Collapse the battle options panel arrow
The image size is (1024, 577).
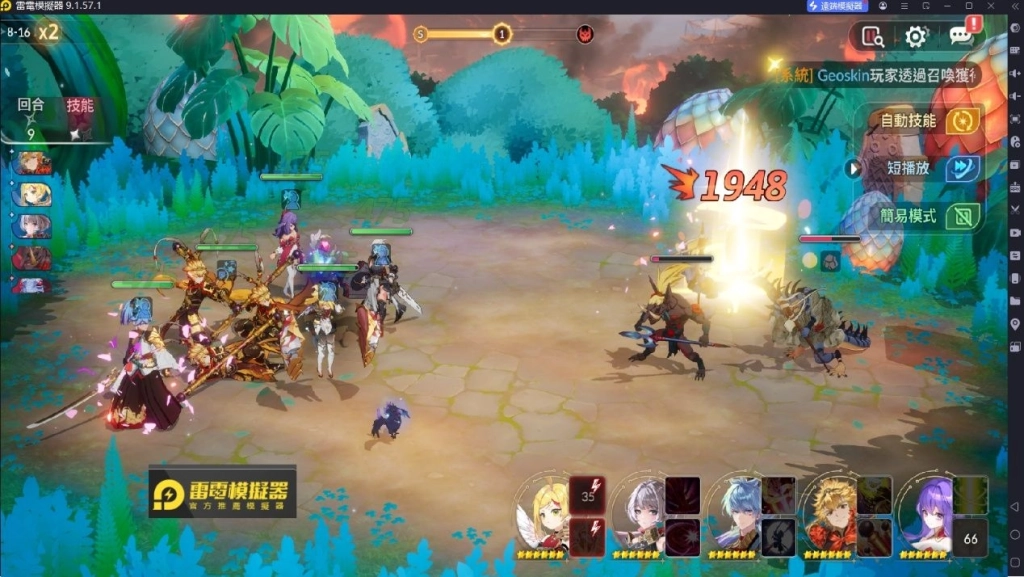(x=854, y=168)
